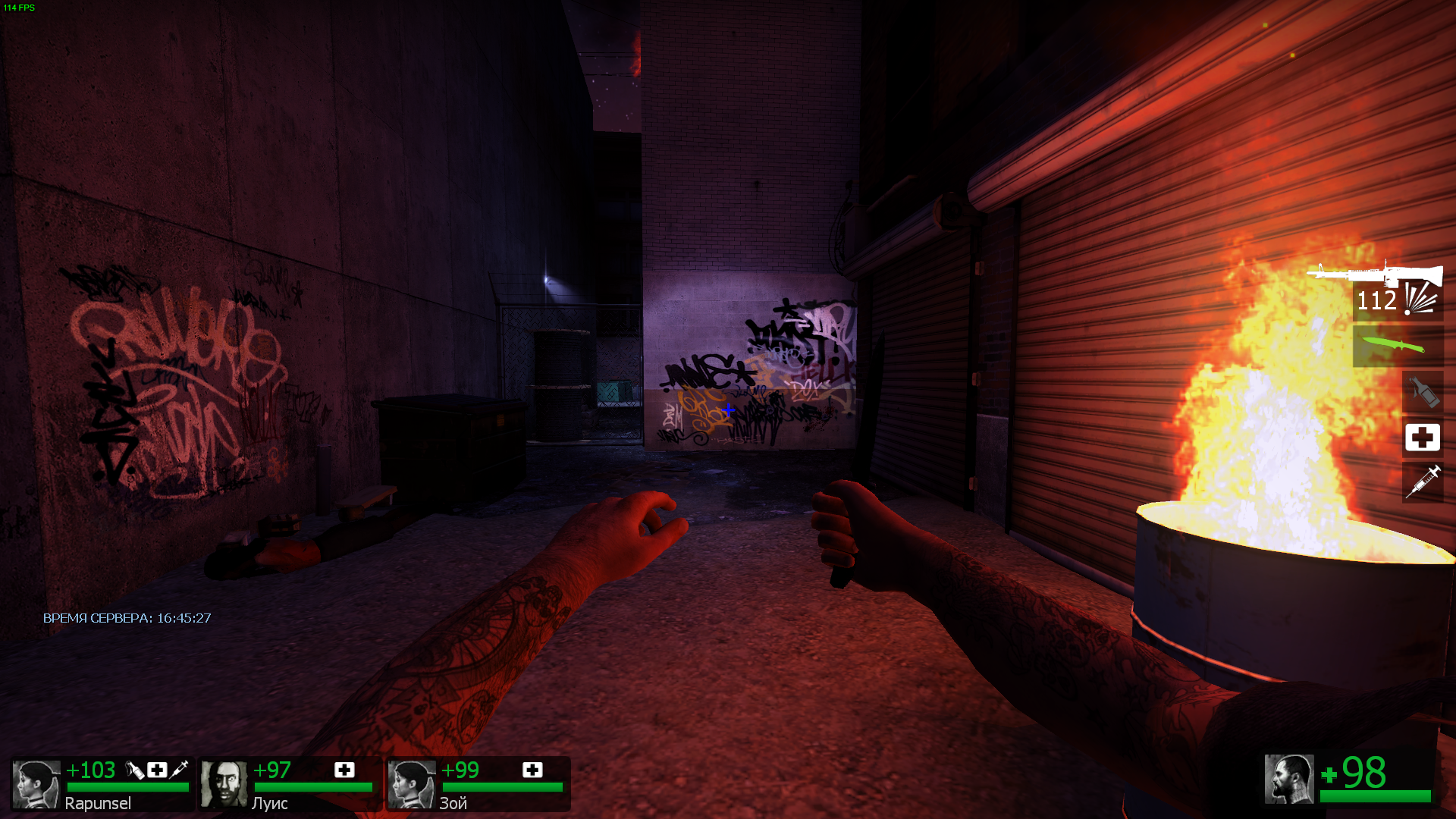Click your own survivor portrait

coord(1288,779)
